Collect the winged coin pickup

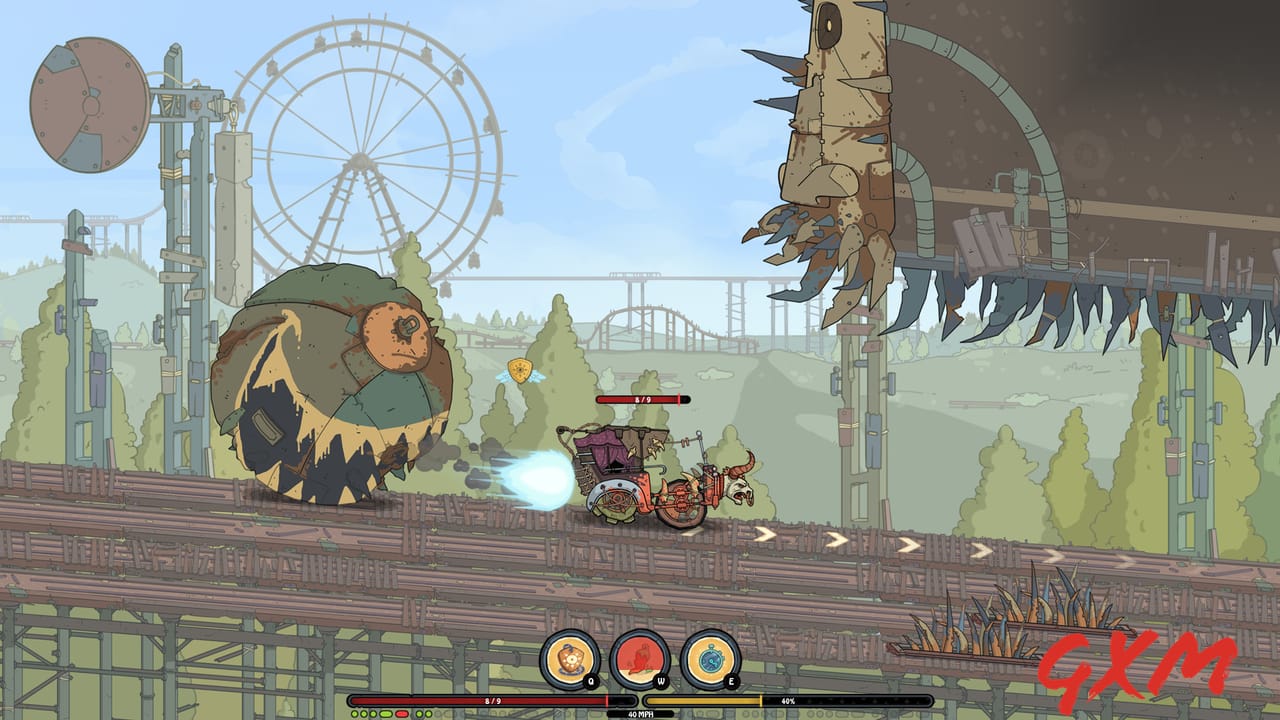[519, 369]
